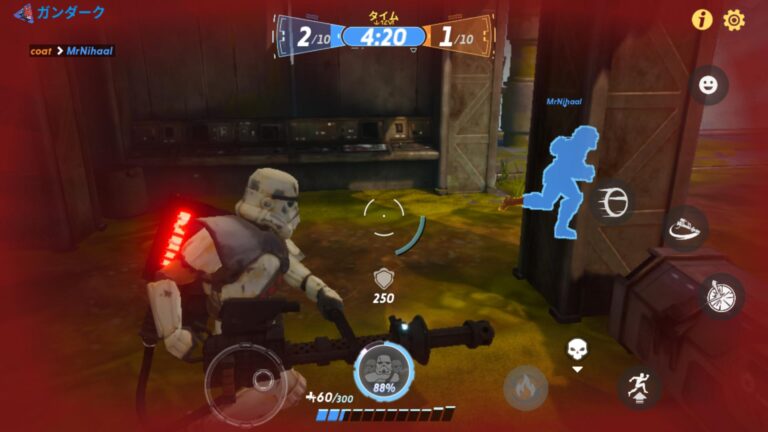Tap the flame fire button
Screen dimensions: 768x432
pos(525,386)
